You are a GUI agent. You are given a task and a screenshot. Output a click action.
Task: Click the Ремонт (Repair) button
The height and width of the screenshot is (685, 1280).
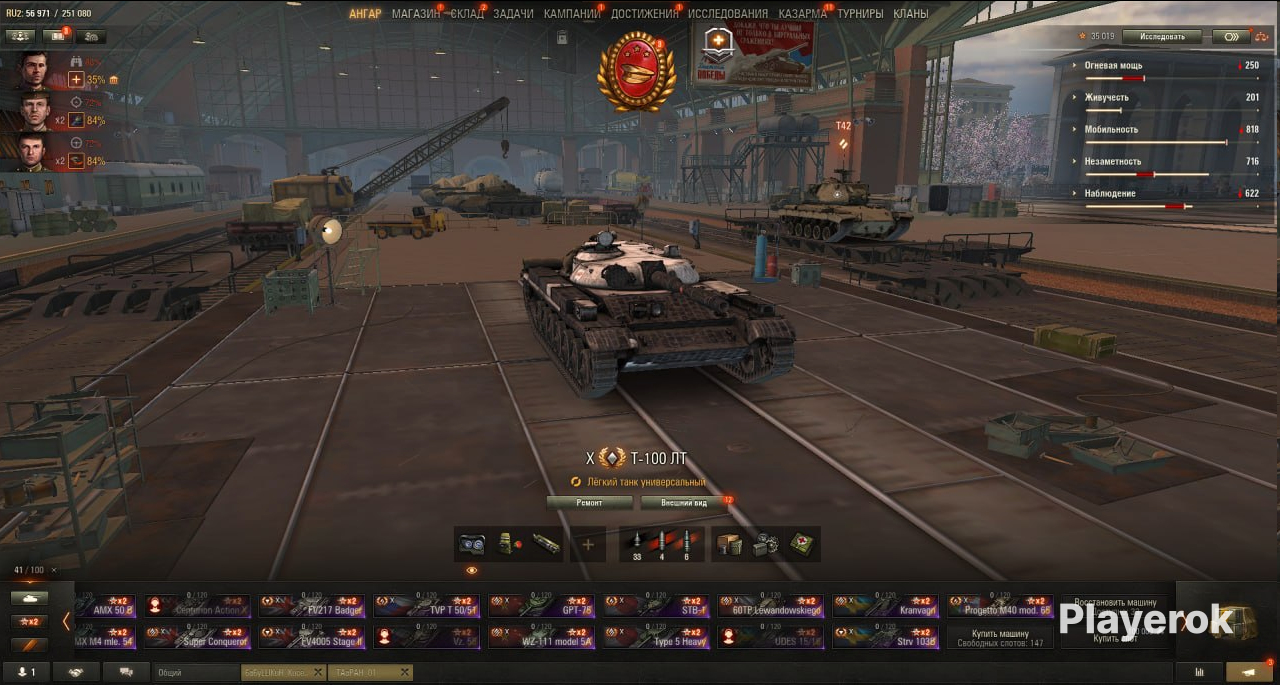tap(590, 502)
